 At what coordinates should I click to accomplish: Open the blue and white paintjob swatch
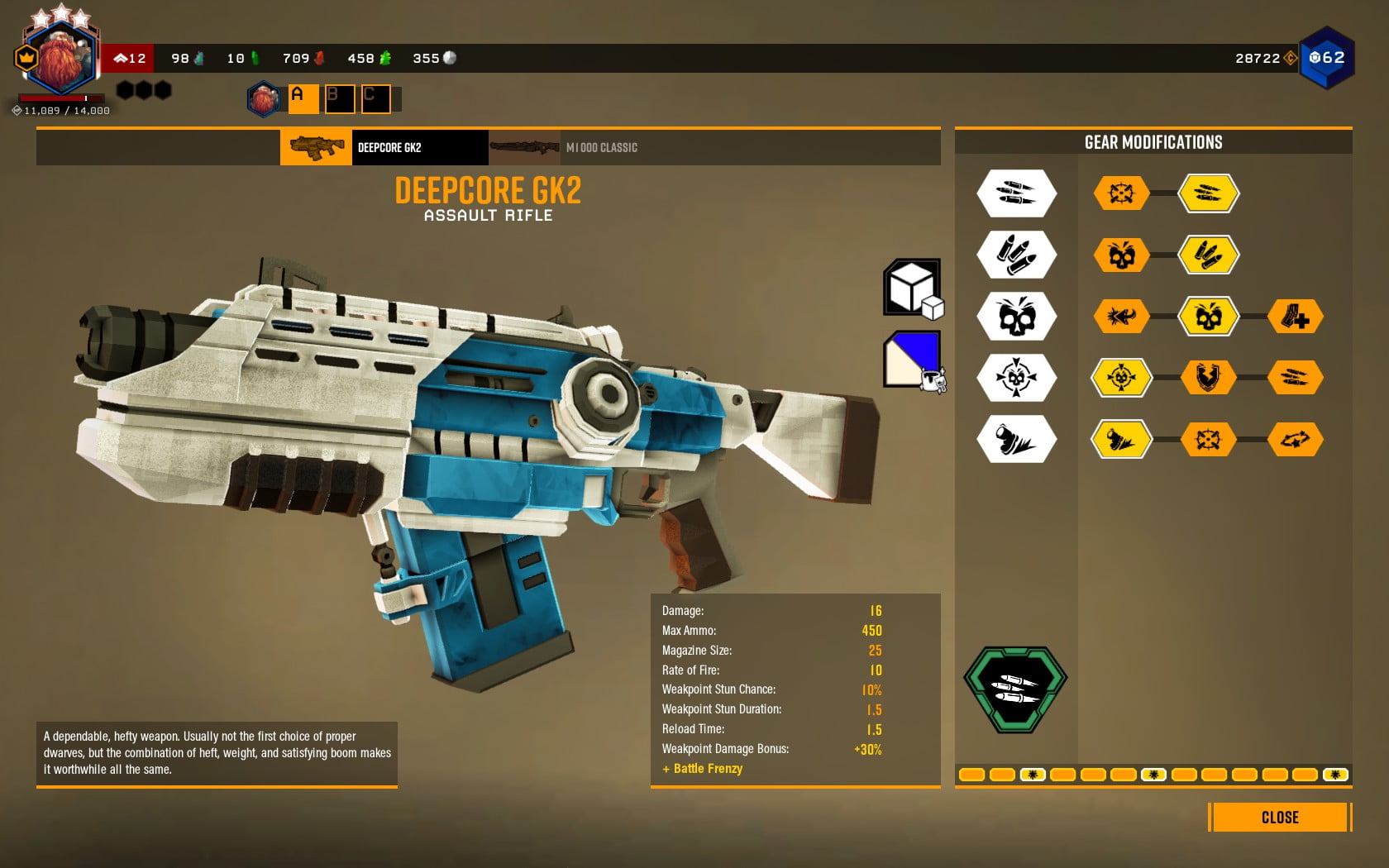[x=912, y=359]
